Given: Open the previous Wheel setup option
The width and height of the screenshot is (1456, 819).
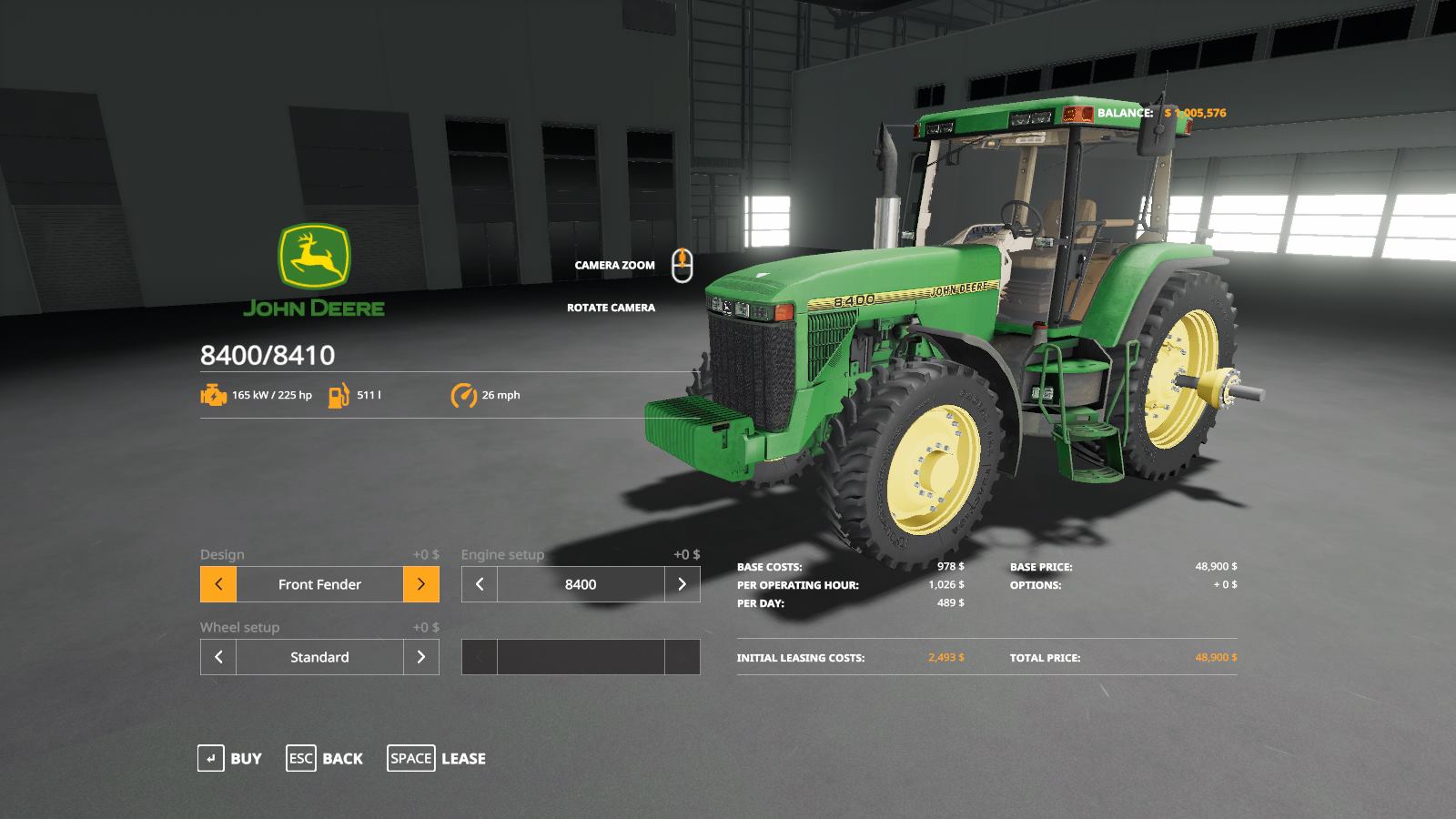Looking at the screenshot, I should (x=217, y=656).
